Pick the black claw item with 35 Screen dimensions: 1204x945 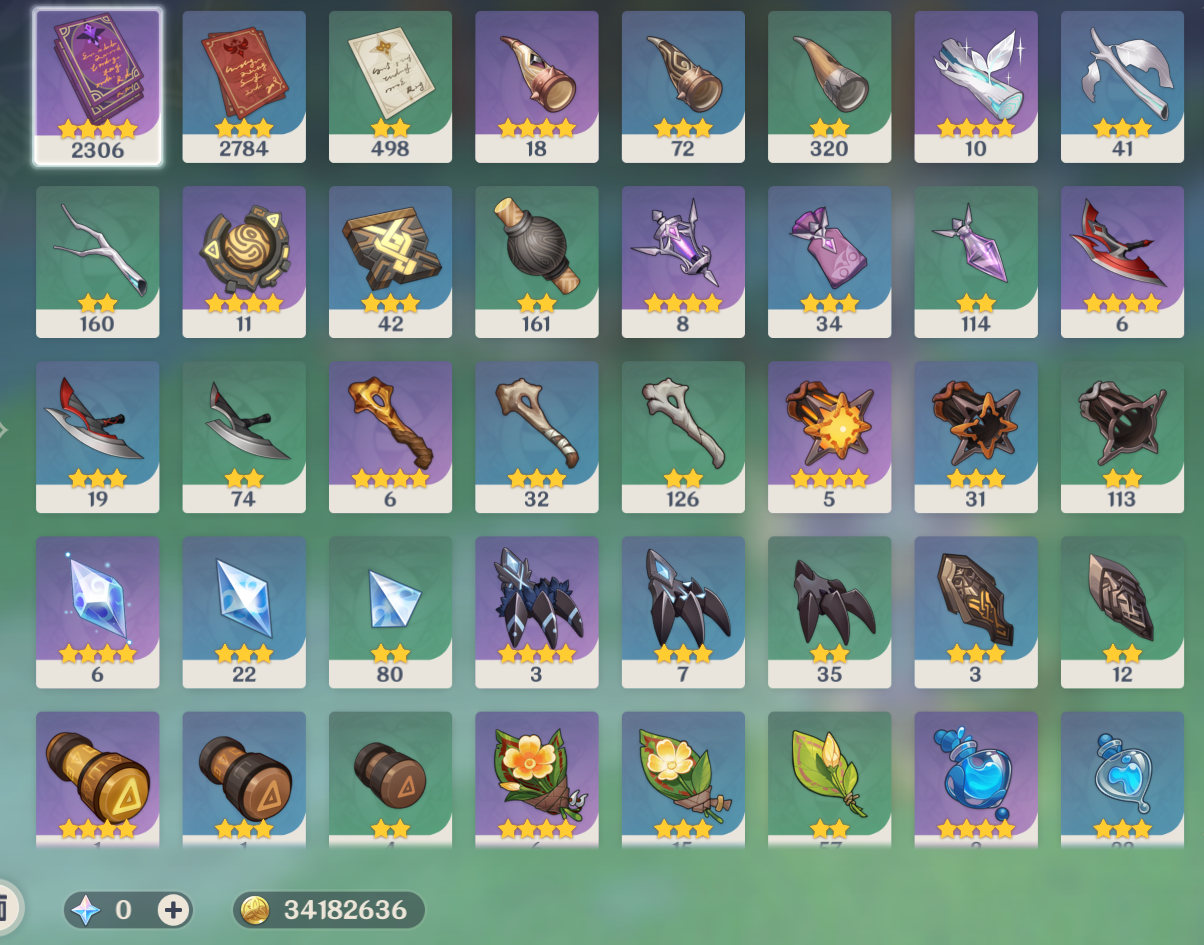[x=829, y=611]
